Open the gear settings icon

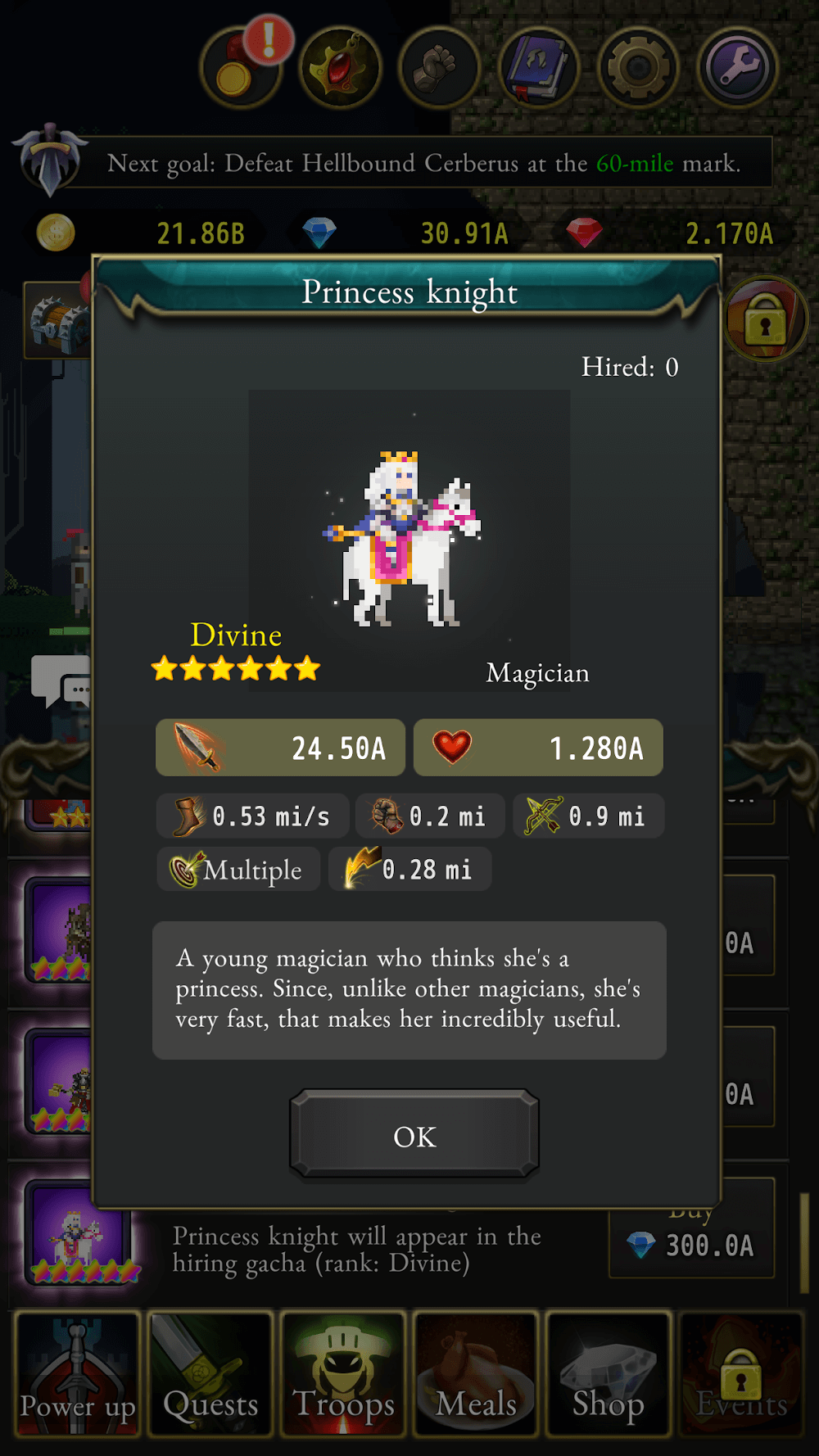coord(639,69)
